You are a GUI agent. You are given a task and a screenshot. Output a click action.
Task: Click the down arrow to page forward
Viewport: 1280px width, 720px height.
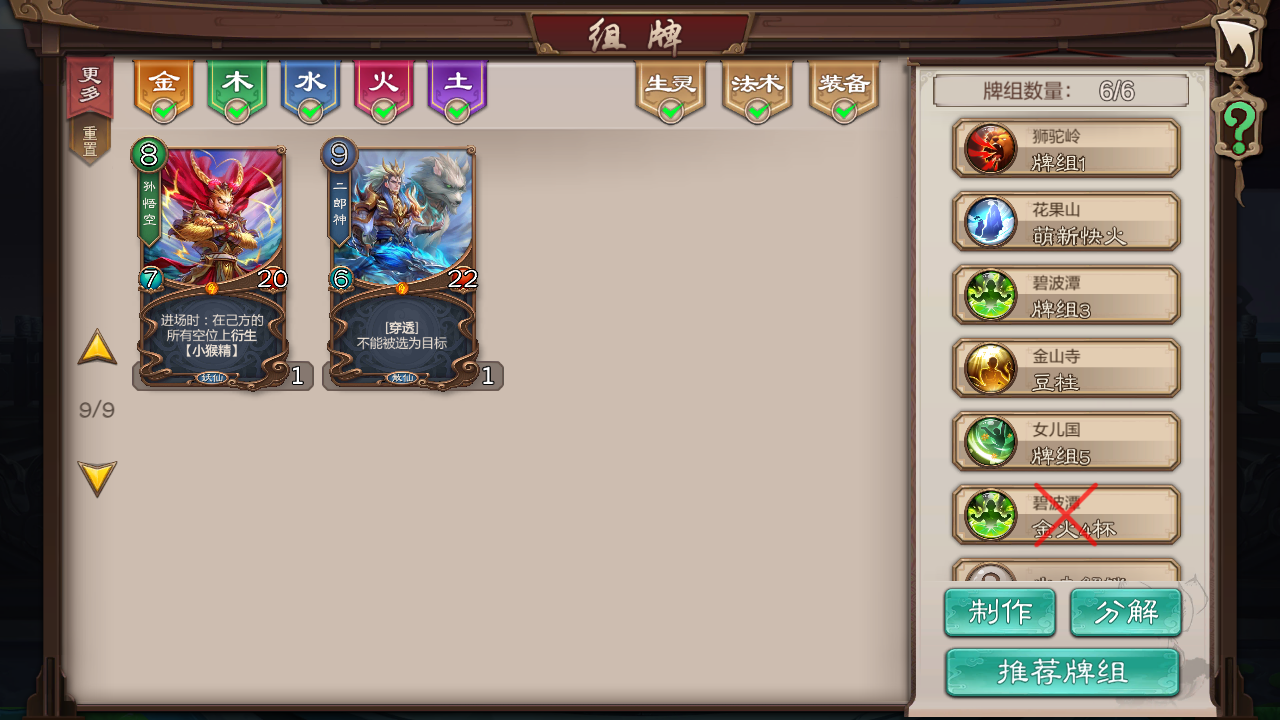(x=97, y=477)
